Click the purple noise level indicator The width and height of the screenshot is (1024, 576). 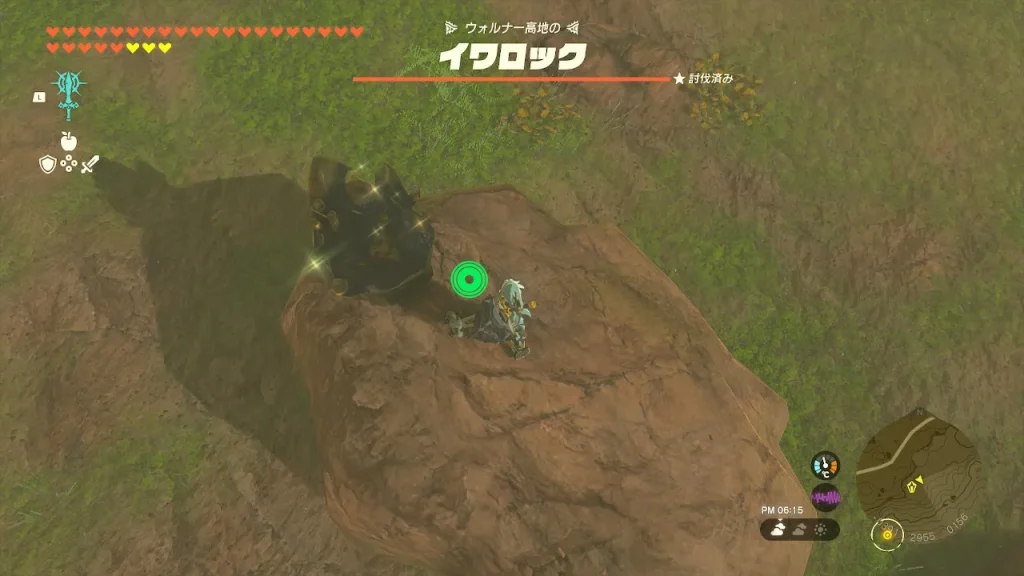coord(825,497)
